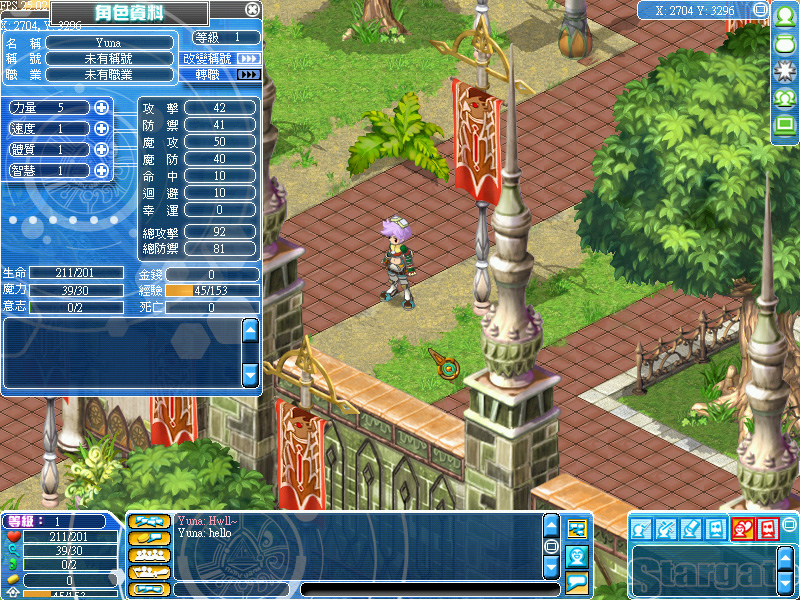Close the character info panel

(x=252, y=10)
